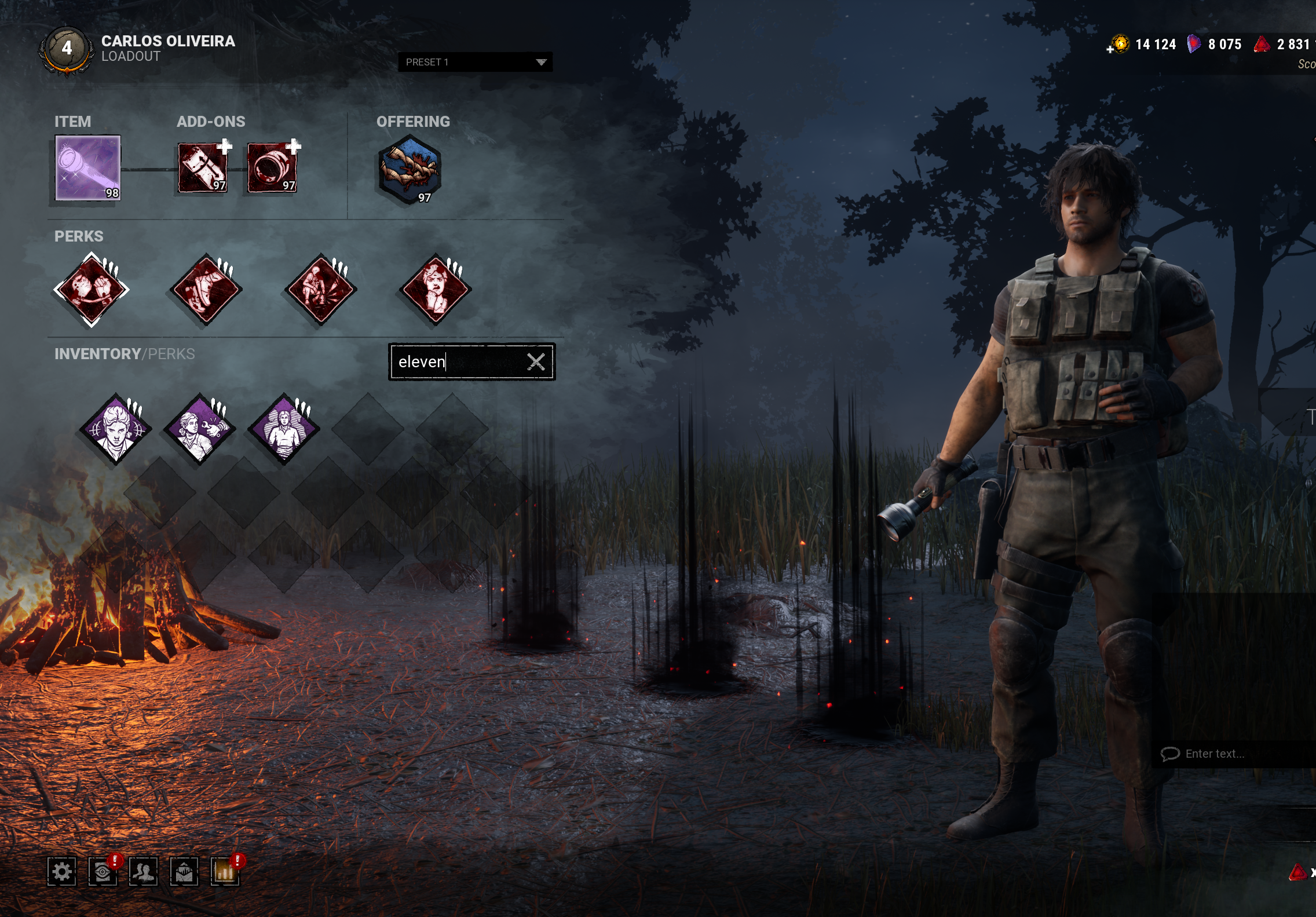Open the Preset 1 loadout dropdown
Screen dimensions: 1316x917
tap(474, 62)
